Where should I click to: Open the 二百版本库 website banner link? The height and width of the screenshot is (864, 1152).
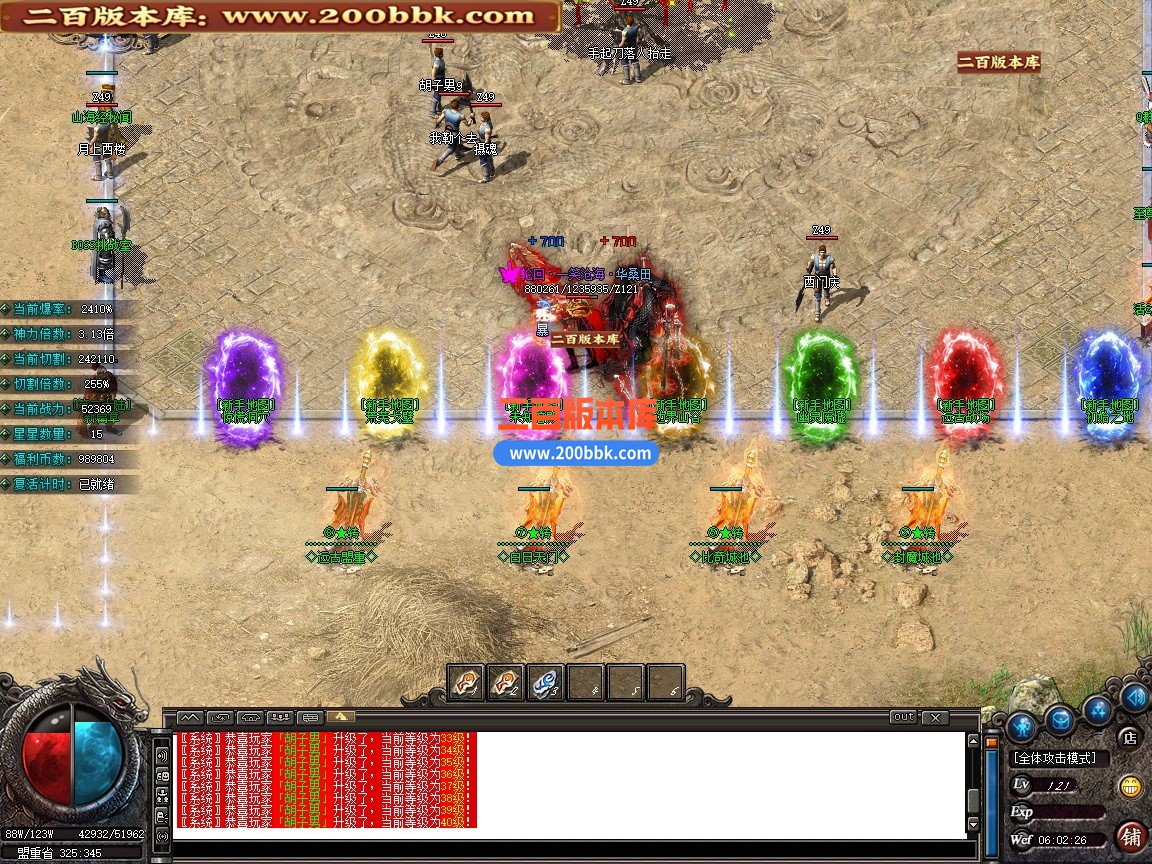[279, 16]
